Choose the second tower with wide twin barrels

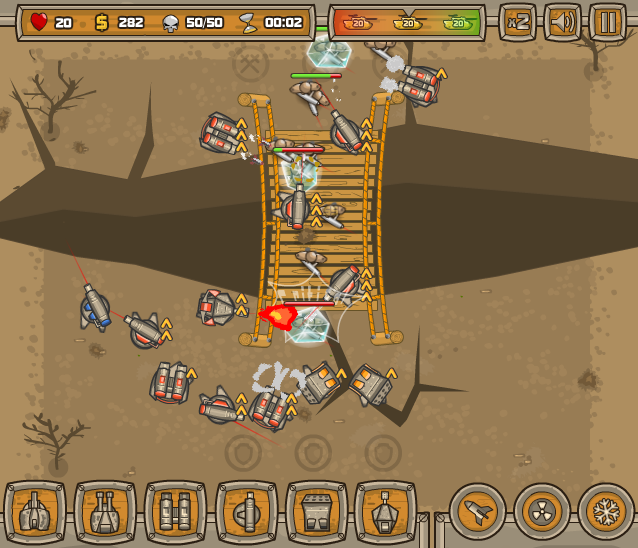(105, 512)
